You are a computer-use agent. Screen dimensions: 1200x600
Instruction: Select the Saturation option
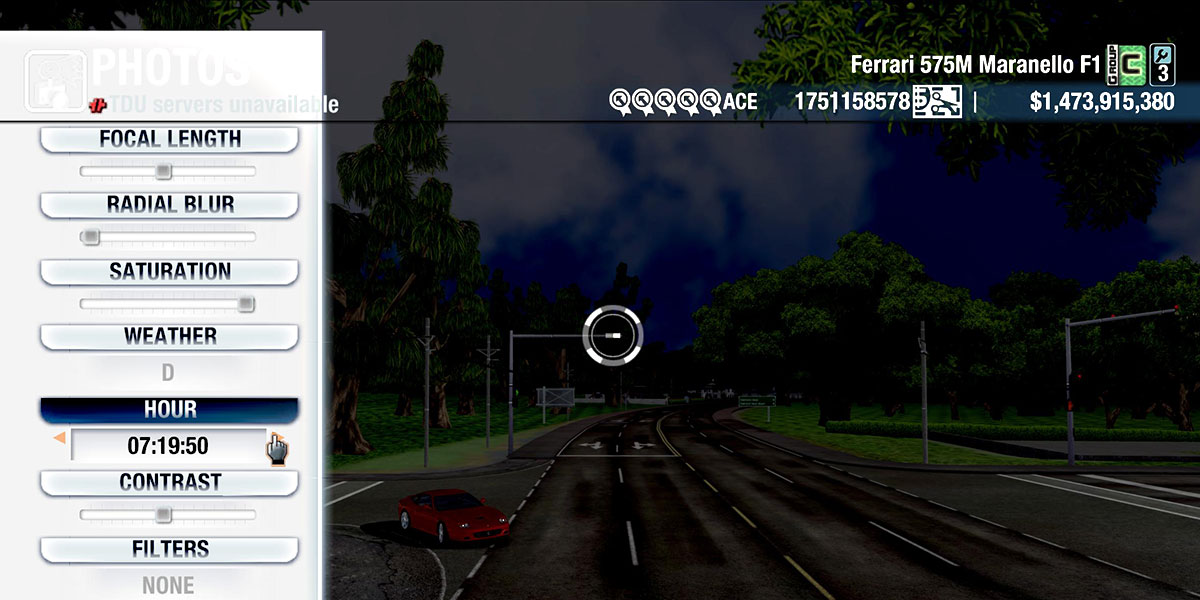169,271
